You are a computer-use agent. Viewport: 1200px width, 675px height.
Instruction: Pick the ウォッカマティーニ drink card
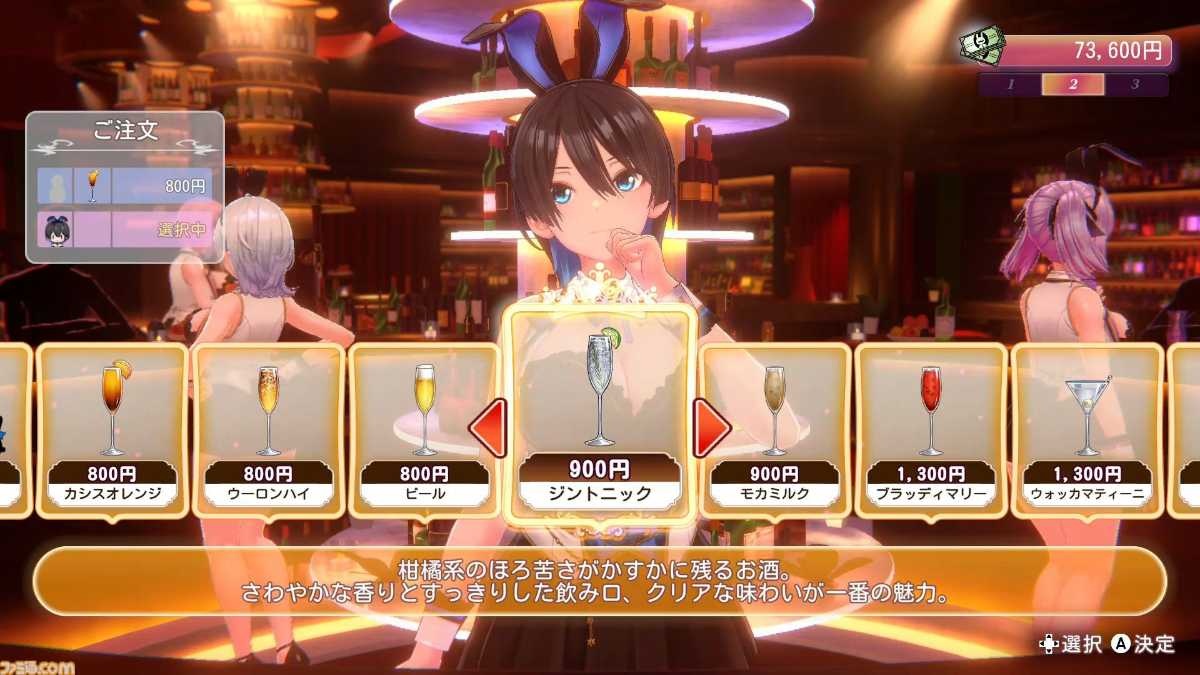tap(1087, 430)
